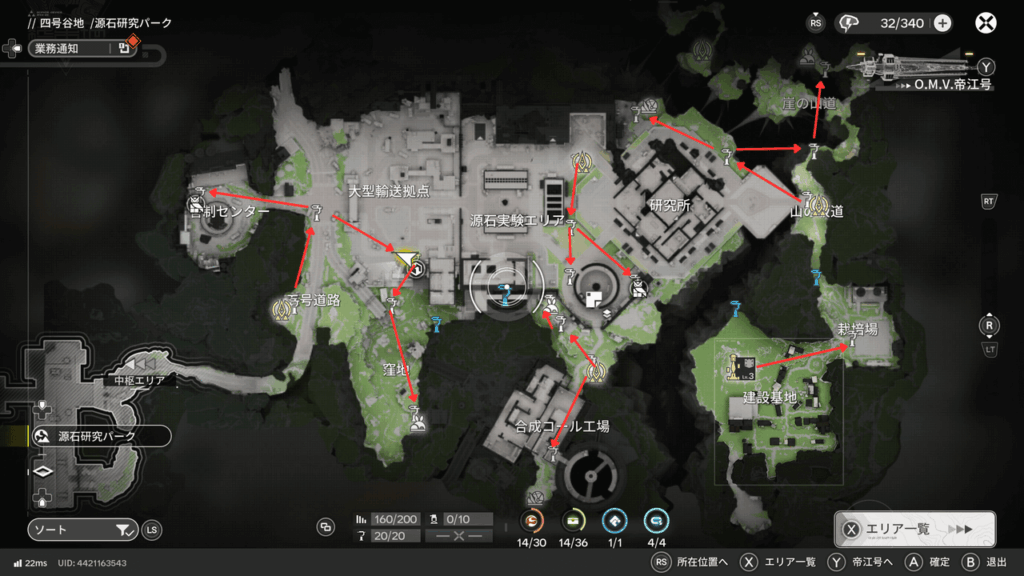The width and height of the screenshot is (1024, 576).
Task: Toggle the map layer overlay icon
Action: (x=325, y=526)
